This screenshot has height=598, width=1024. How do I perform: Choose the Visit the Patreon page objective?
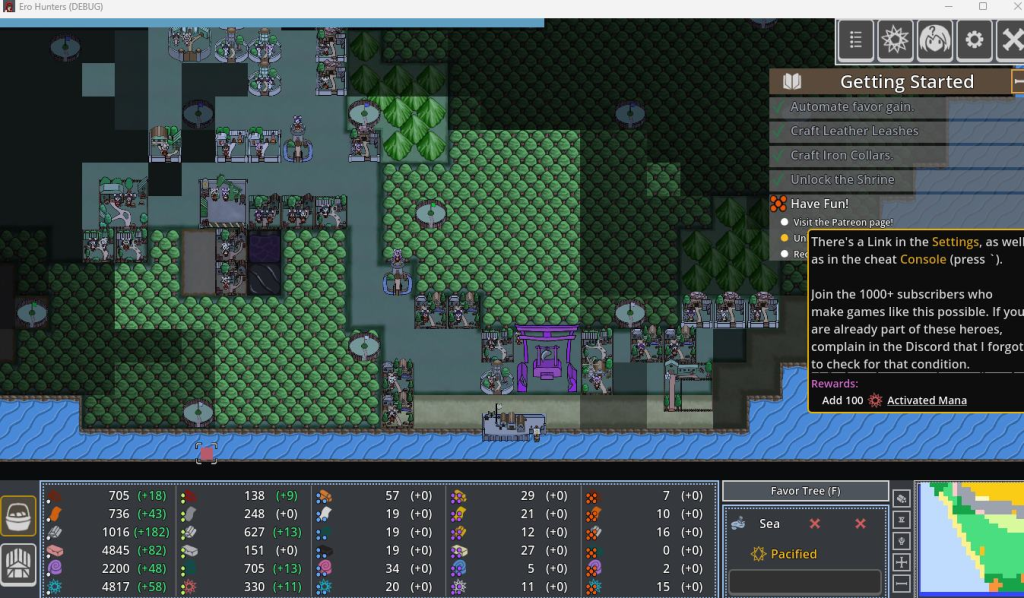click(843, 222)
